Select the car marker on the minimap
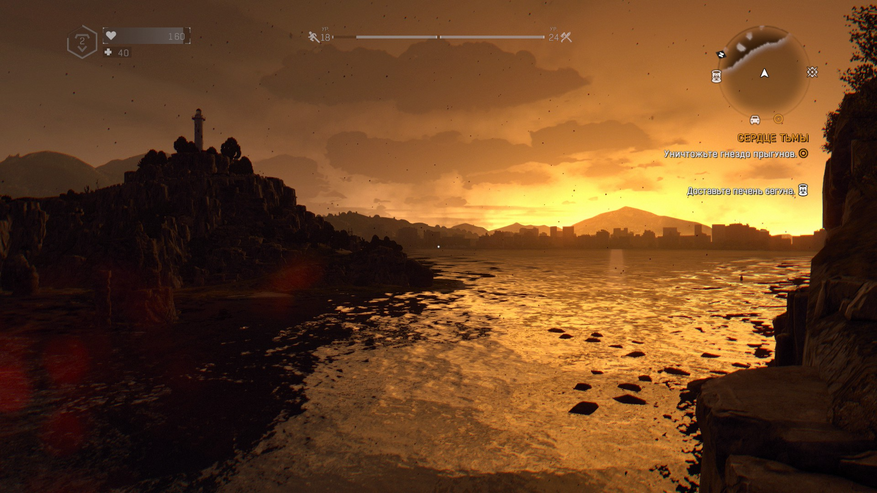 pyautogui.click(x=754, y=120)
